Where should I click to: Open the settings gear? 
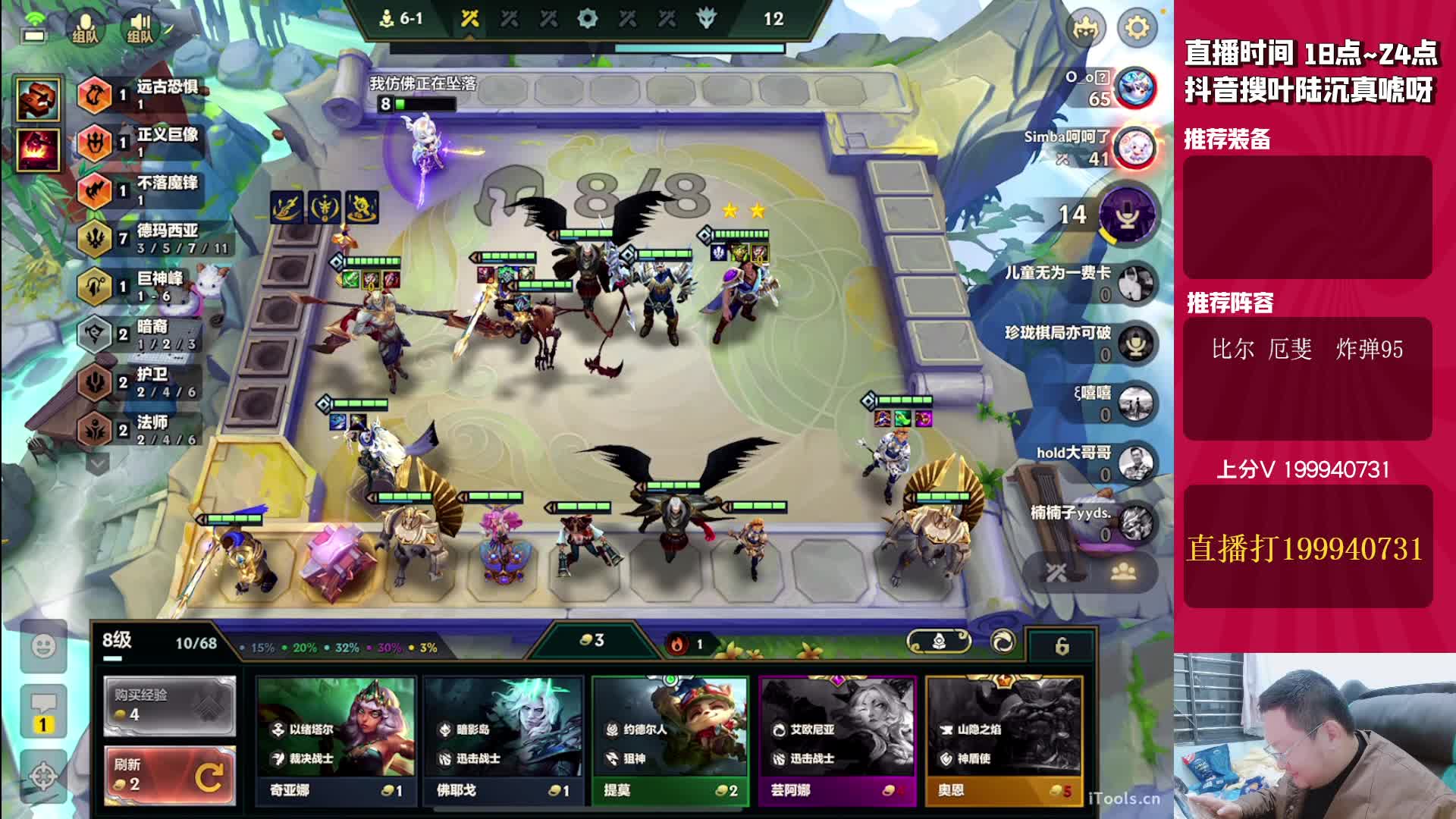(1137, 28)
